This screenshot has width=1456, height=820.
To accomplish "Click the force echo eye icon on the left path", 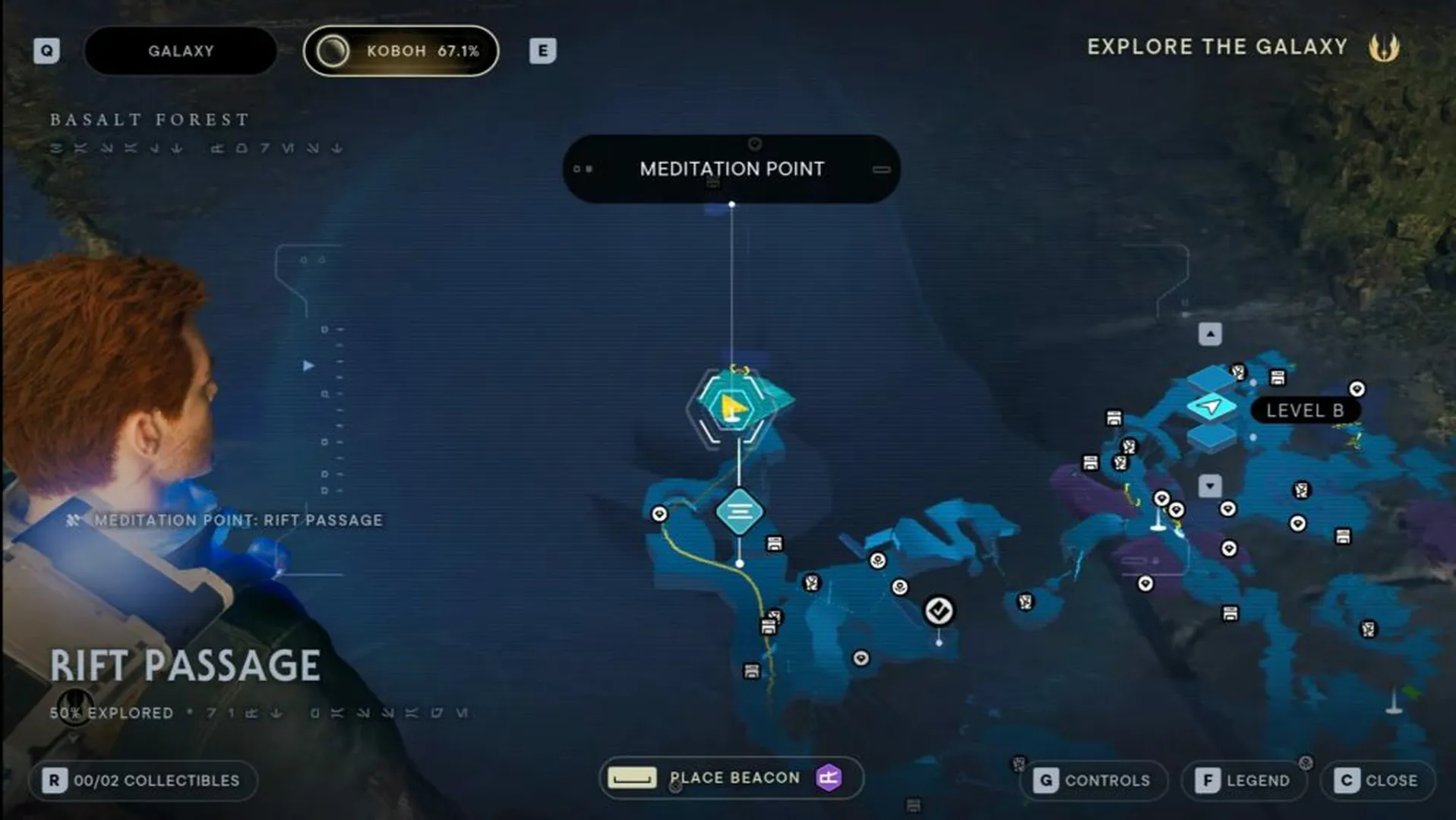I will (x=659, y=514).
